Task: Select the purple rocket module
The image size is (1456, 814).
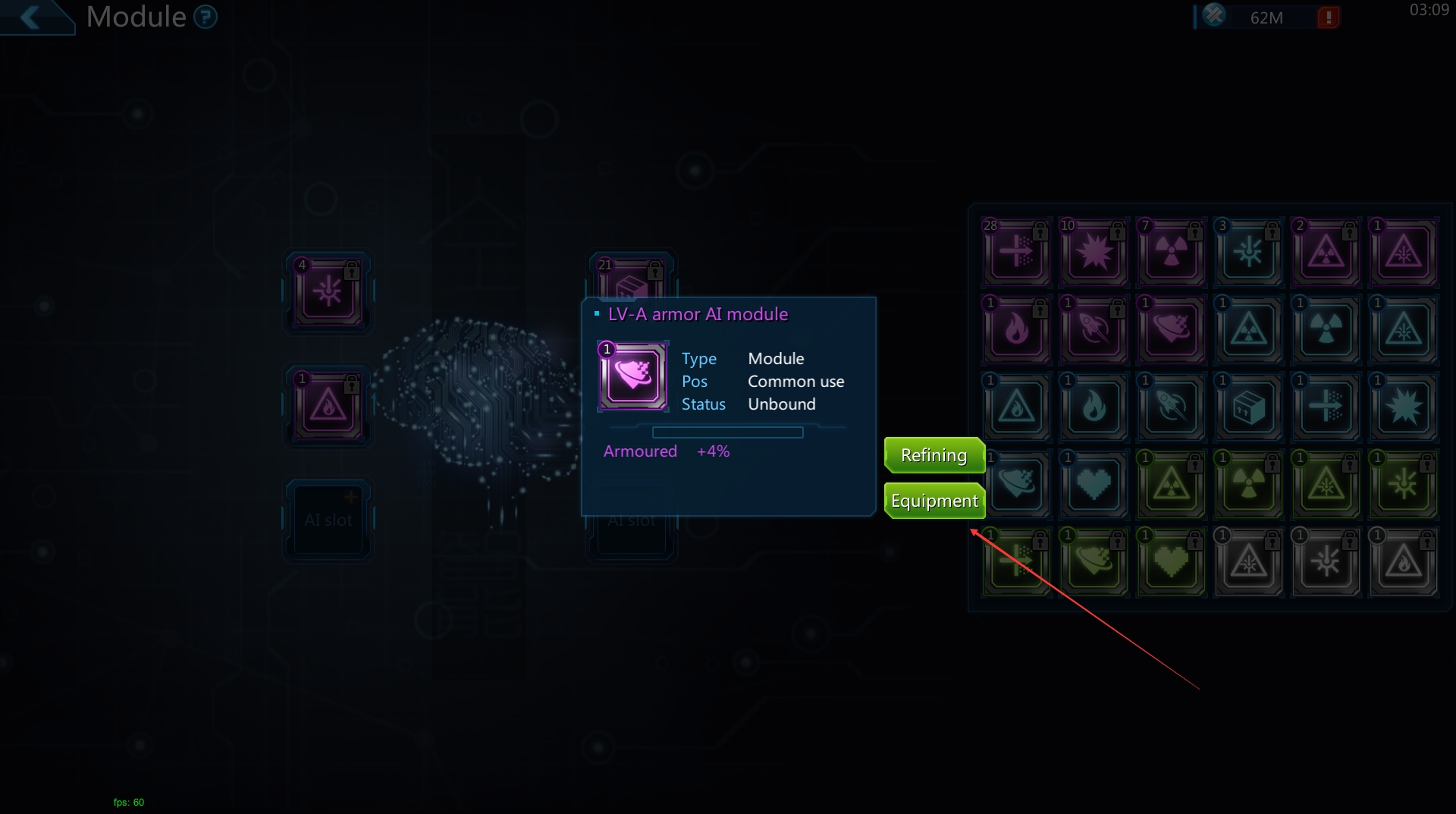Action: pos(1094,330)
